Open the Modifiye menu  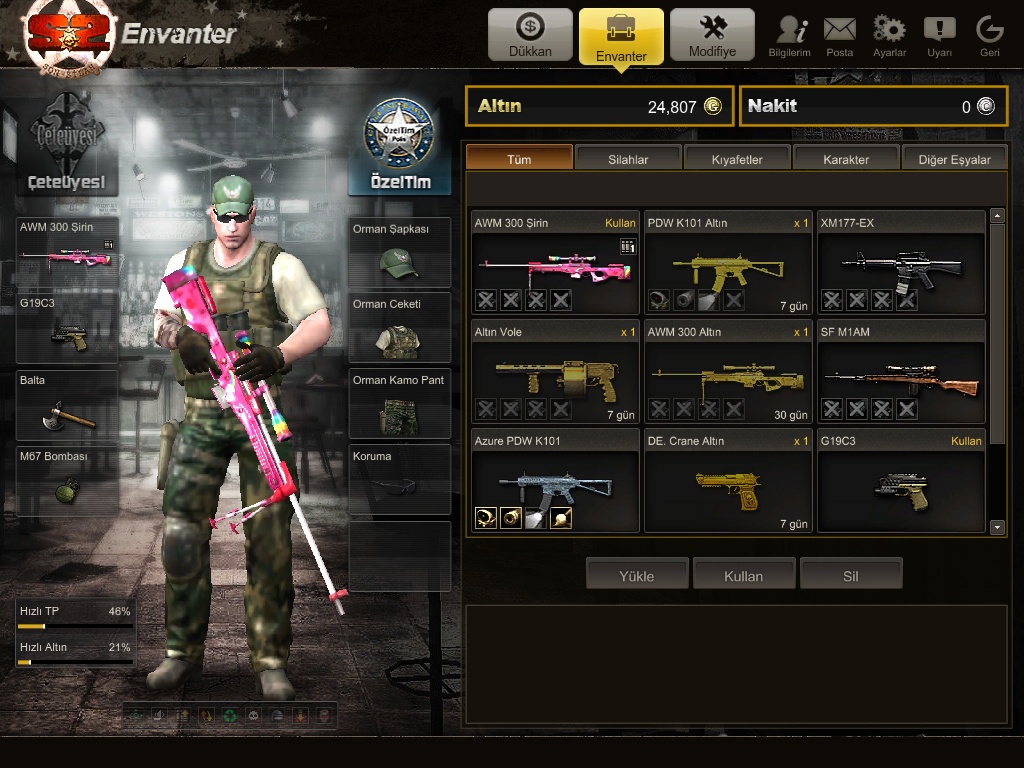[712, 35]
